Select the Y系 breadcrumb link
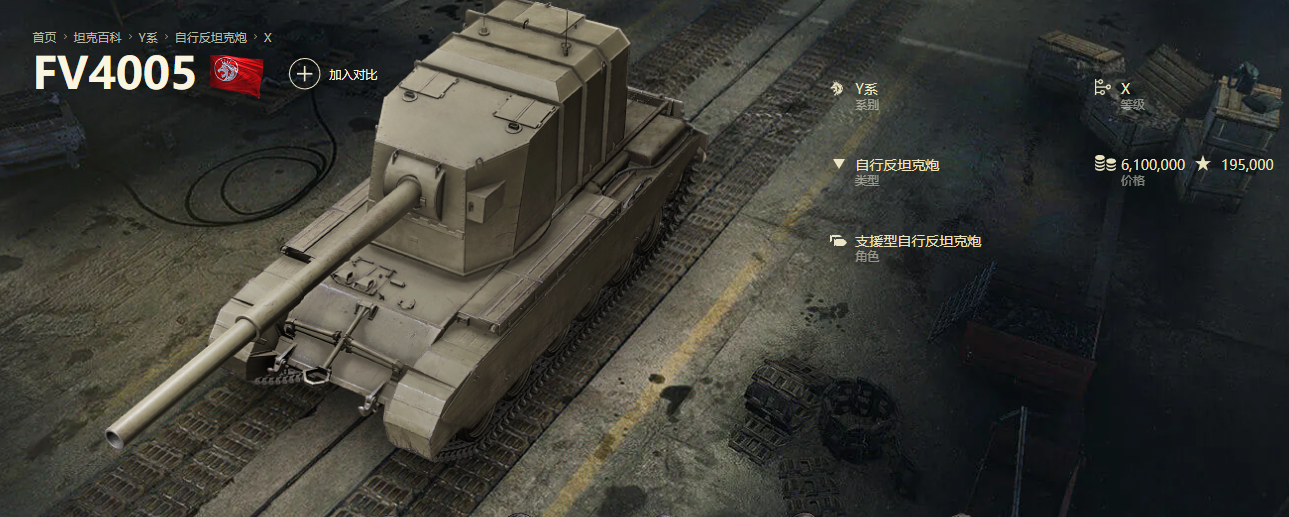Image resolution: width=1289 pixels, height=517 pixels. click(148, 37)
